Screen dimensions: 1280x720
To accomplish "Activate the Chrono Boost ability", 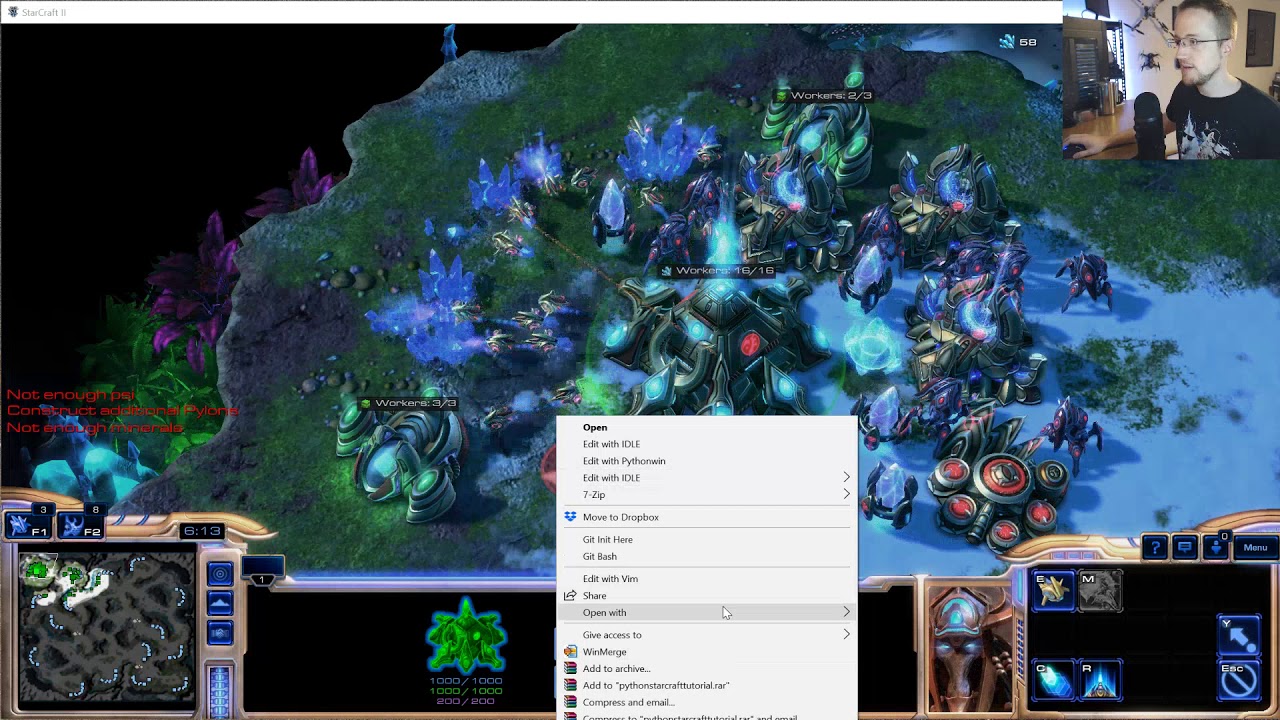I will click(x=1052, y=680).
